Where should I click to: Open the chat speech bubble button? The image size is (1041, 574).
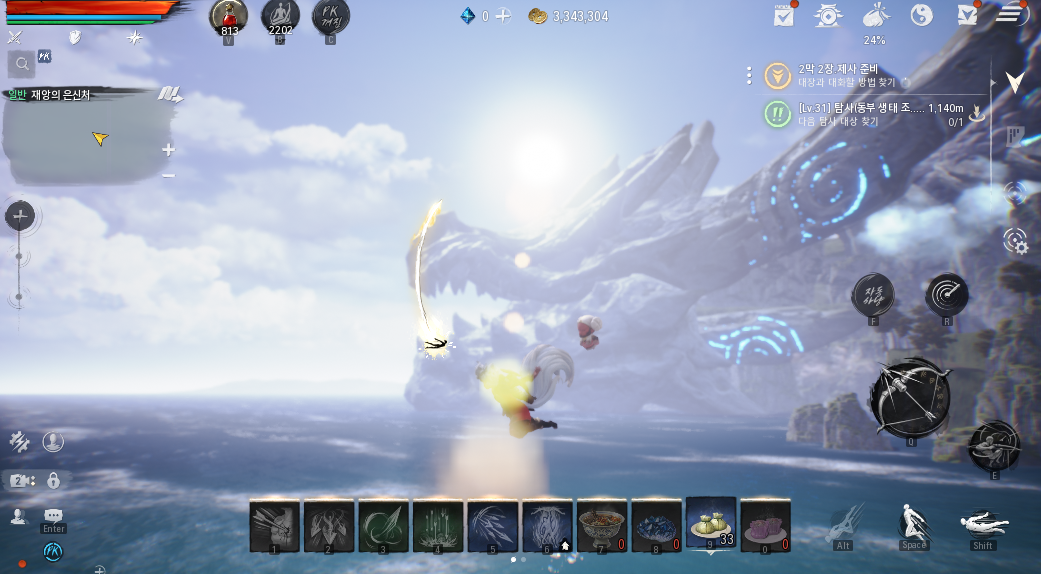tap(53, 515)
